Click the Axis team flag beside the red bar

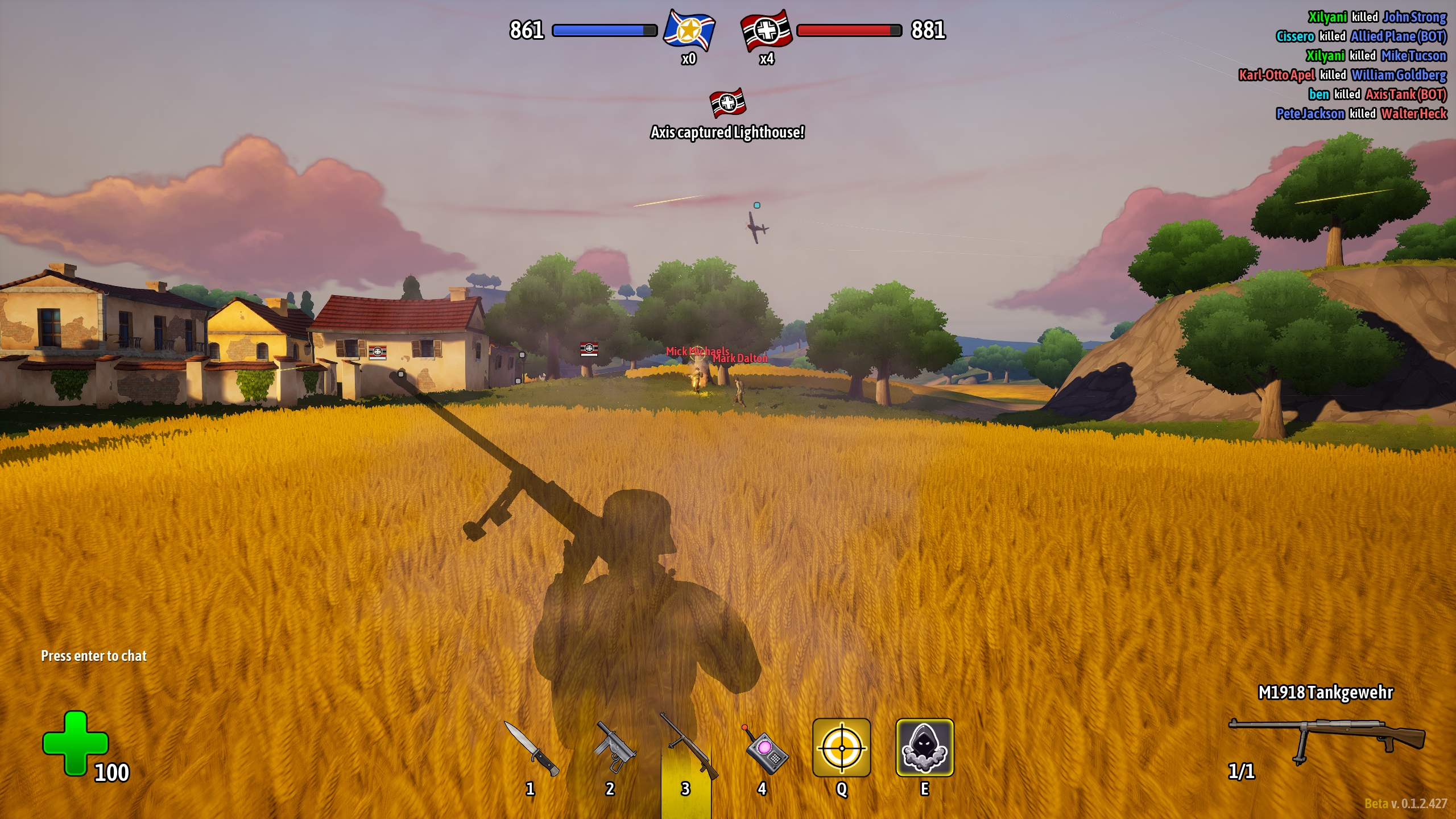(766, 30)
